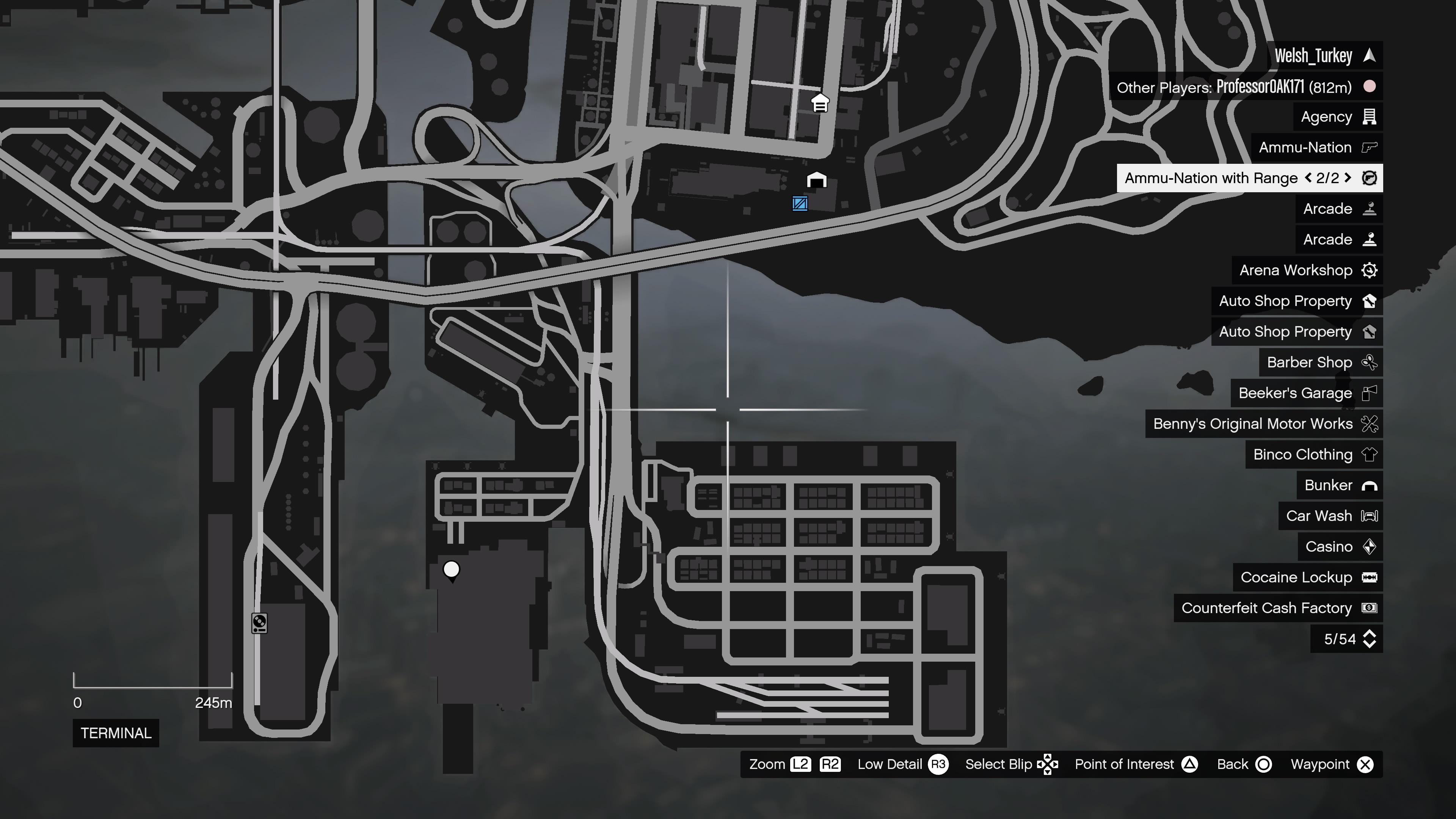
Task: Click the blue property blip on the map
Action: [x=801, y=204]
